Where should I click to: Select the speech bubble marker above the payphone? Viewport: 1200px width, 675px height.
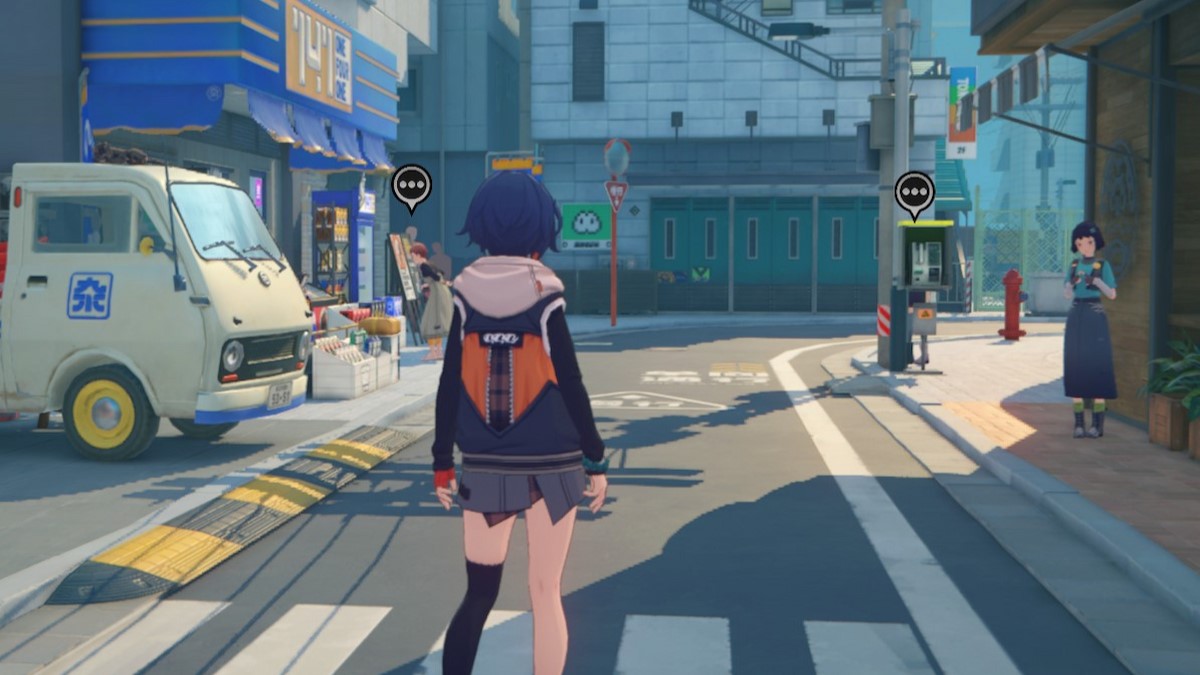[914, 191]
